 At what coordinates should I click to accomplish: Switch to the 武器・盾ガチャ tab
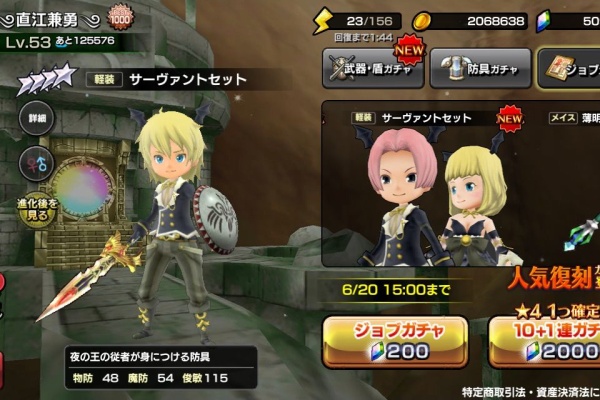(373, 68)
